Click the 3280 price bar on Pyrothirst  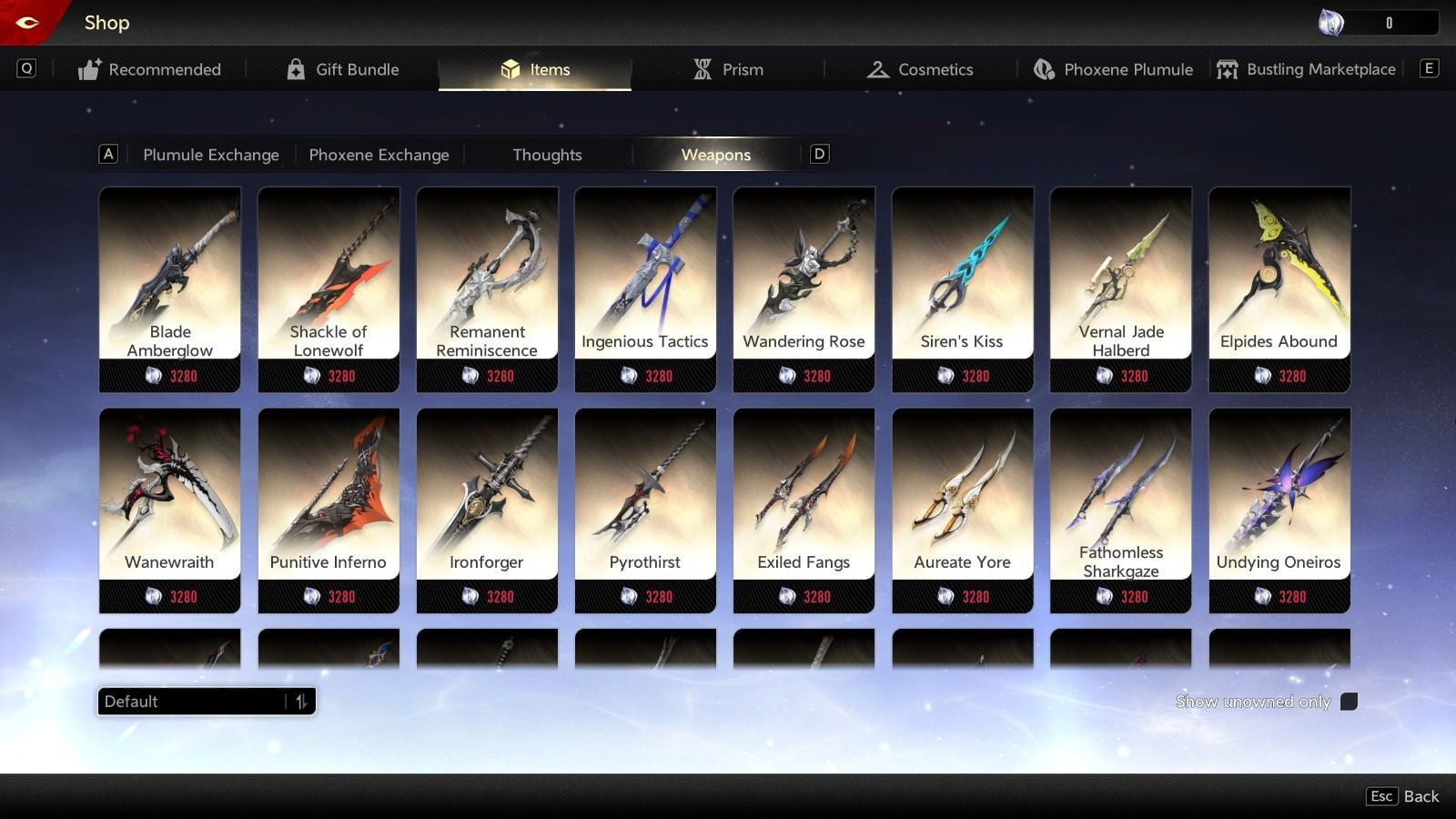click(x=646, y=596)
